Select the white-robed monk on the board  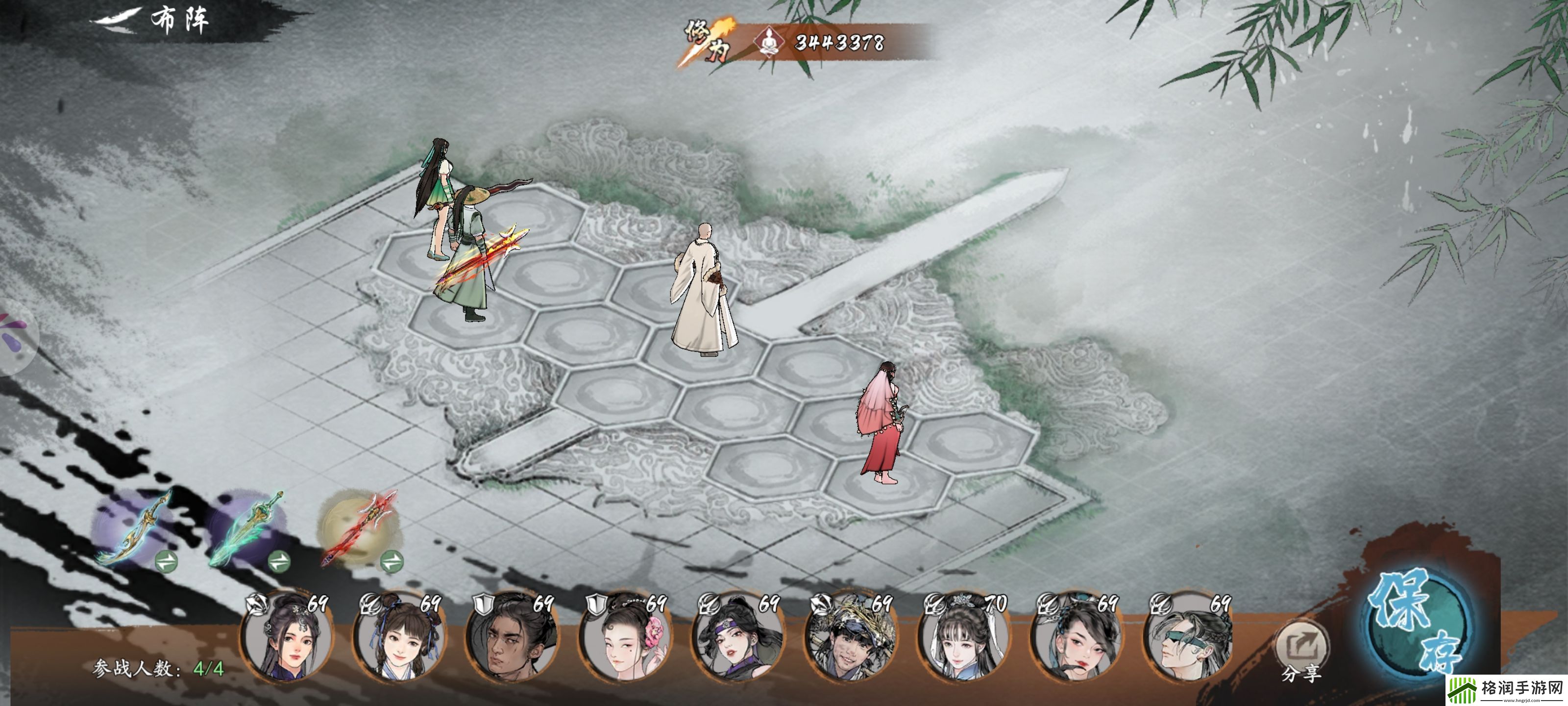tap(703, 292)
